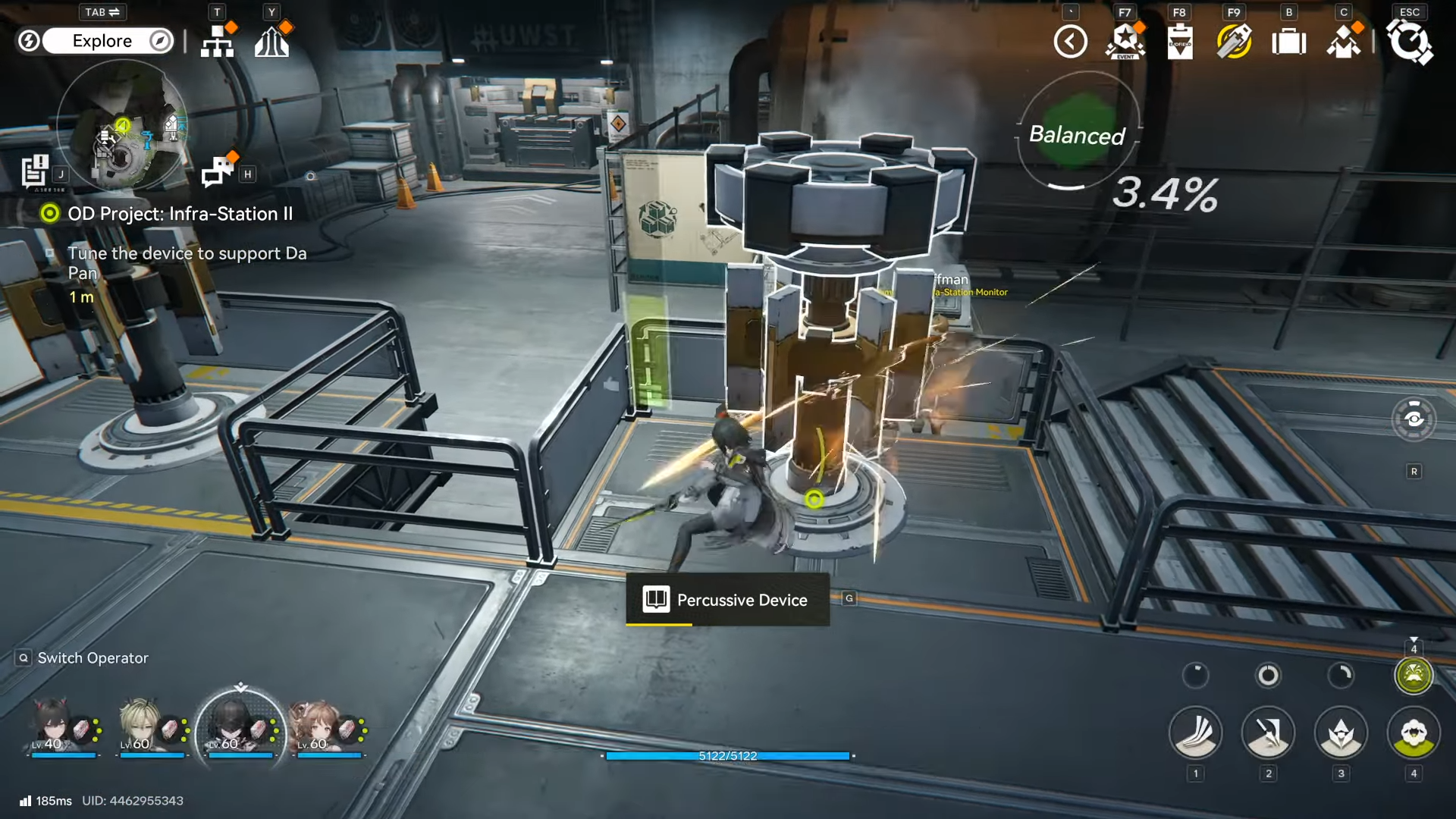Toggle the camera view eye icon
Screen dimensions: 1456x819
pyautogui.click(x=1414, y=419)
